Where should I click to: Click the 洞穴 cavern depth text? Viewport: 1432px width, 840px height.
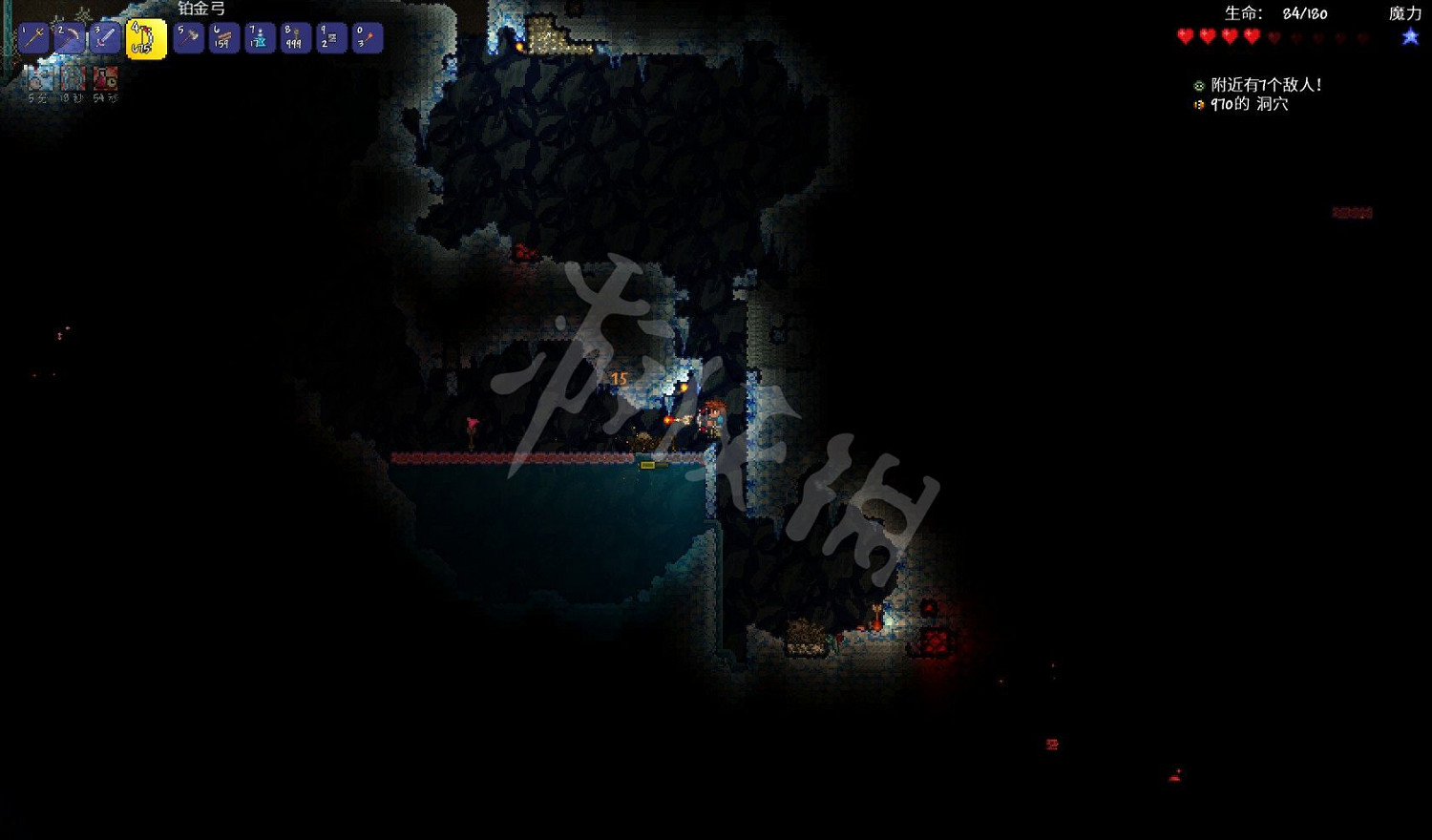click(x=1273, y=105)
